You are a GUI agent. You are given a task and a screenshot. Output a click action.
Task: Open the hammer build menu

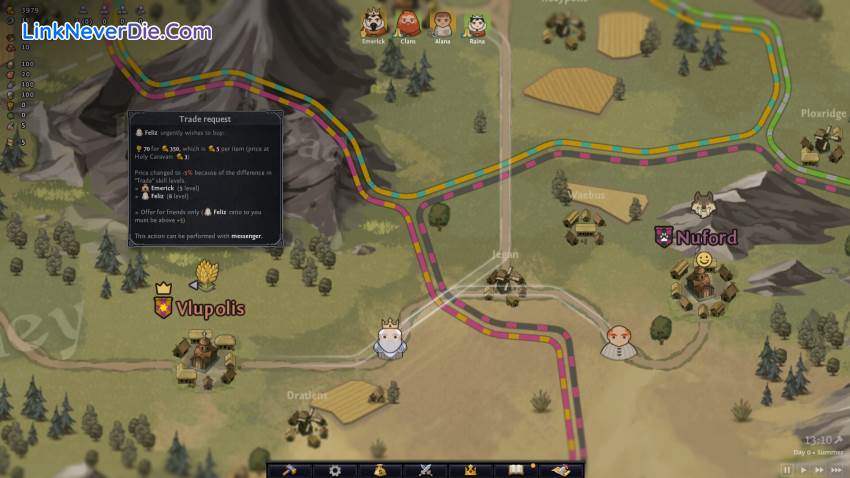click(289, 470)
